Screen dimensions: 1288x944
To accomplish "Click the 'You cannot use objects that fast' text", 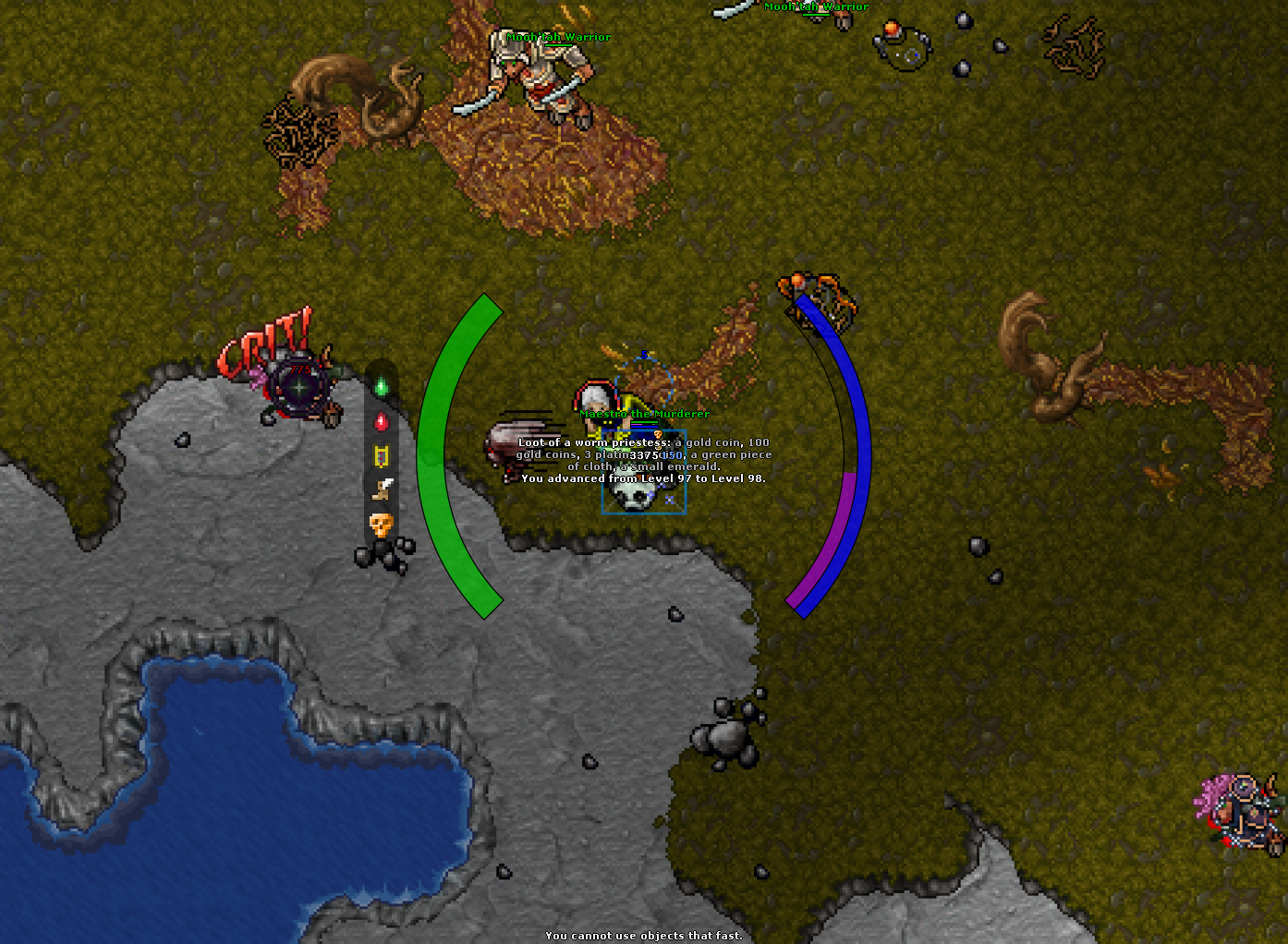I will [x=644, y=935].
